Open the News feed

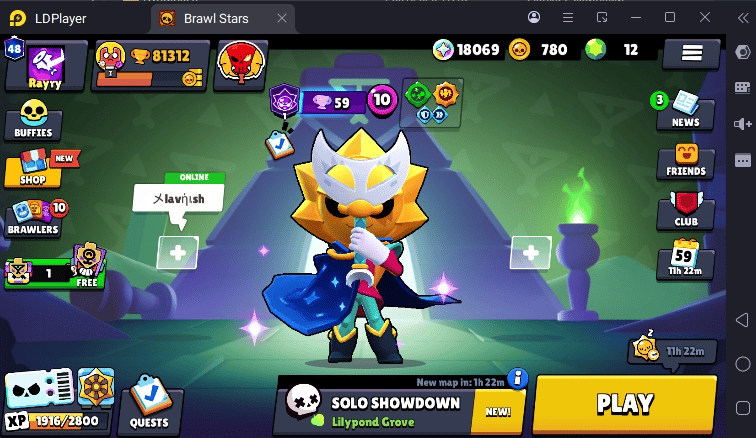click(x=685, y=110)
